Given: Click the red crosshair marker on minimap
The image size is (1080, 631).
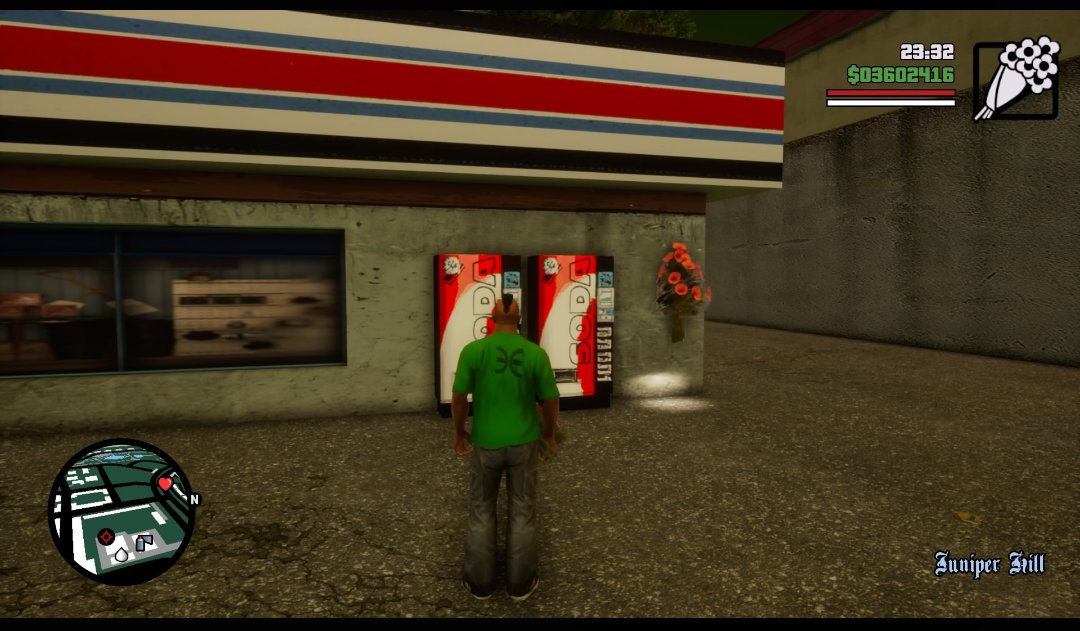Looking at the screenshot, I should pyautogui.click(x=105, y=536).
